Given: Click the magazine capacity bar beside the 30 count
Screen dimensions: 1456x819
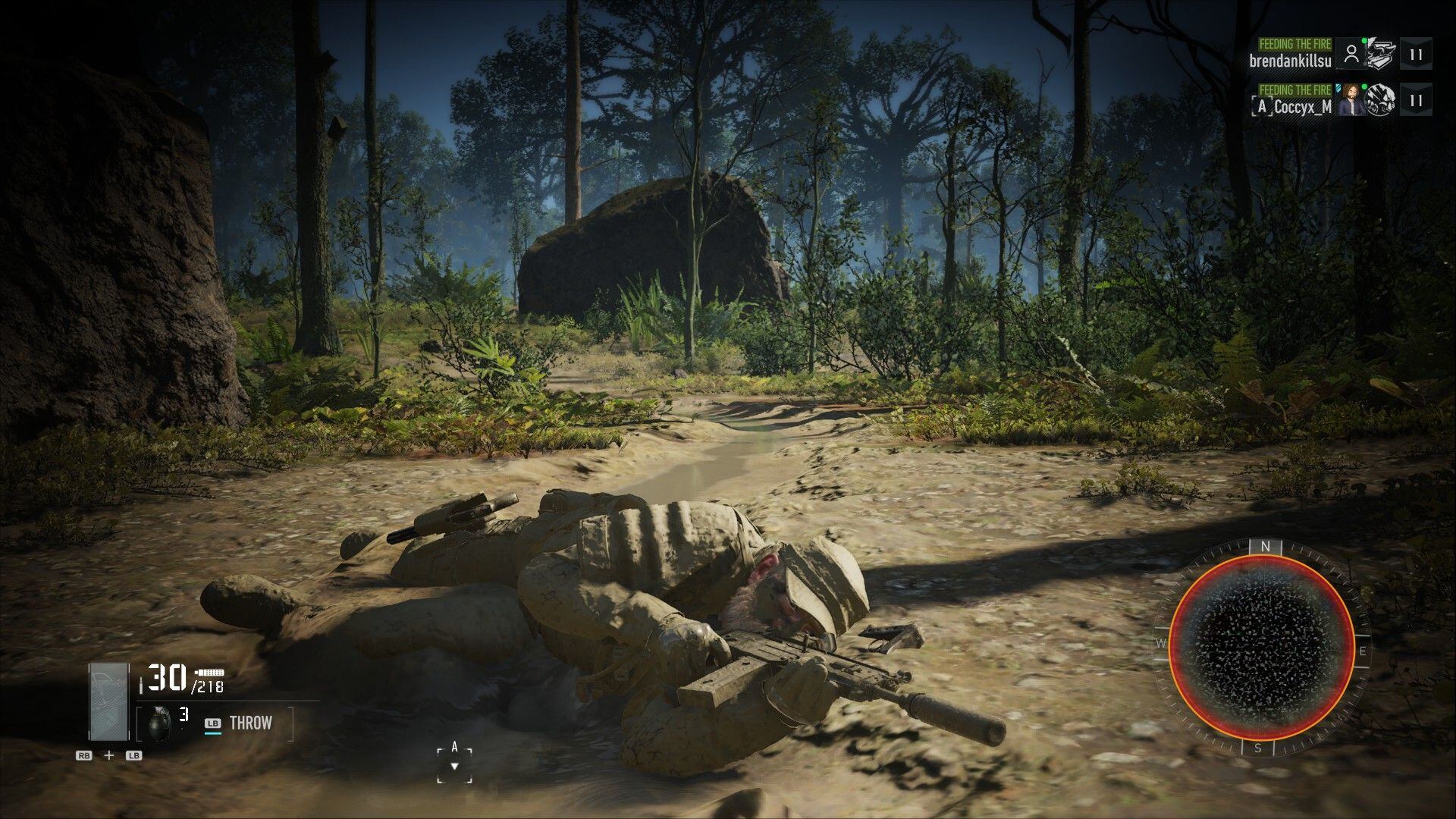Looking at the screenshot, I should click(209, 673).
